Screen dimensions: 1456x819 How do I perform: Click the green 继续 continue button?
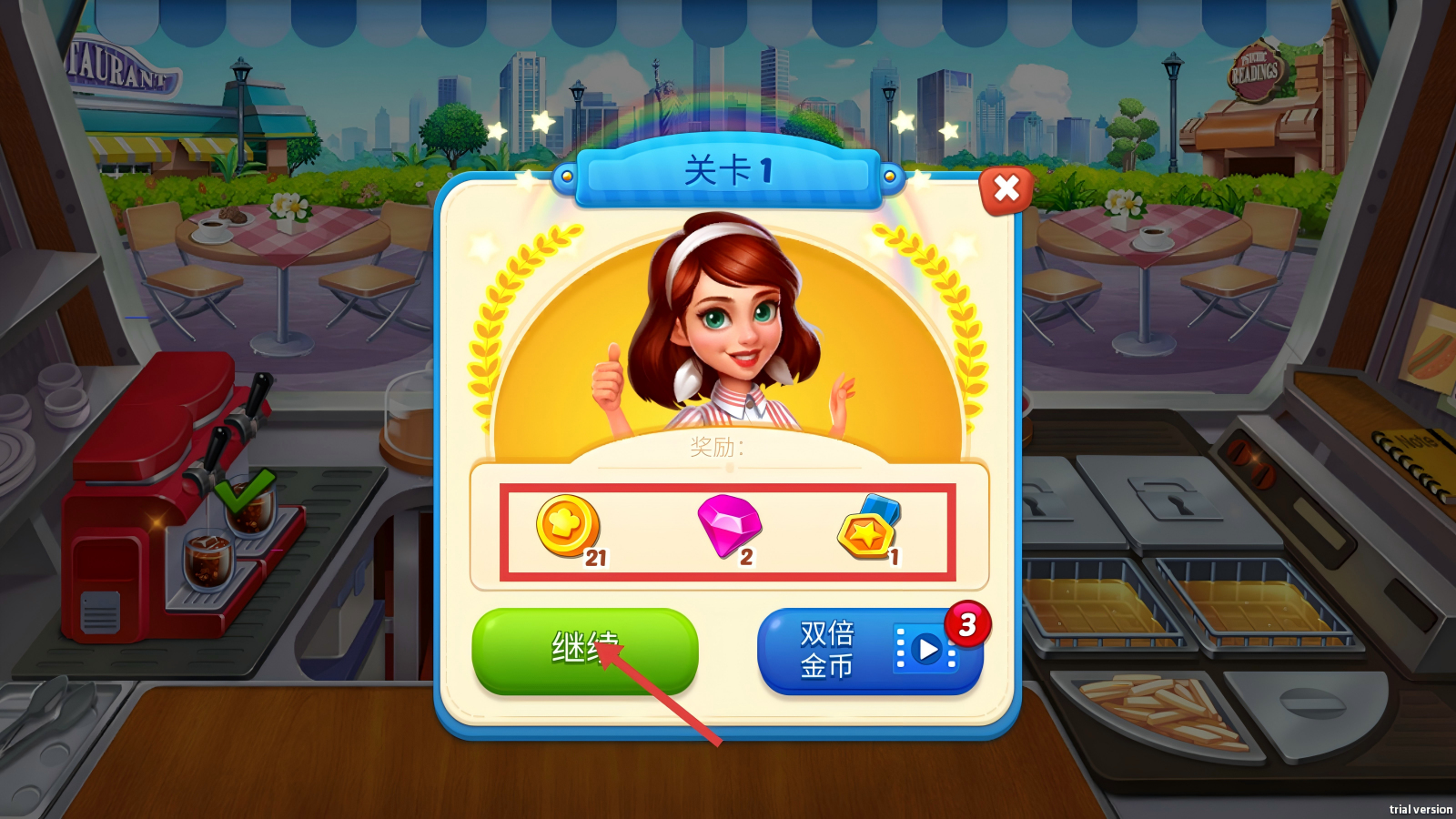tap(584, 650)
